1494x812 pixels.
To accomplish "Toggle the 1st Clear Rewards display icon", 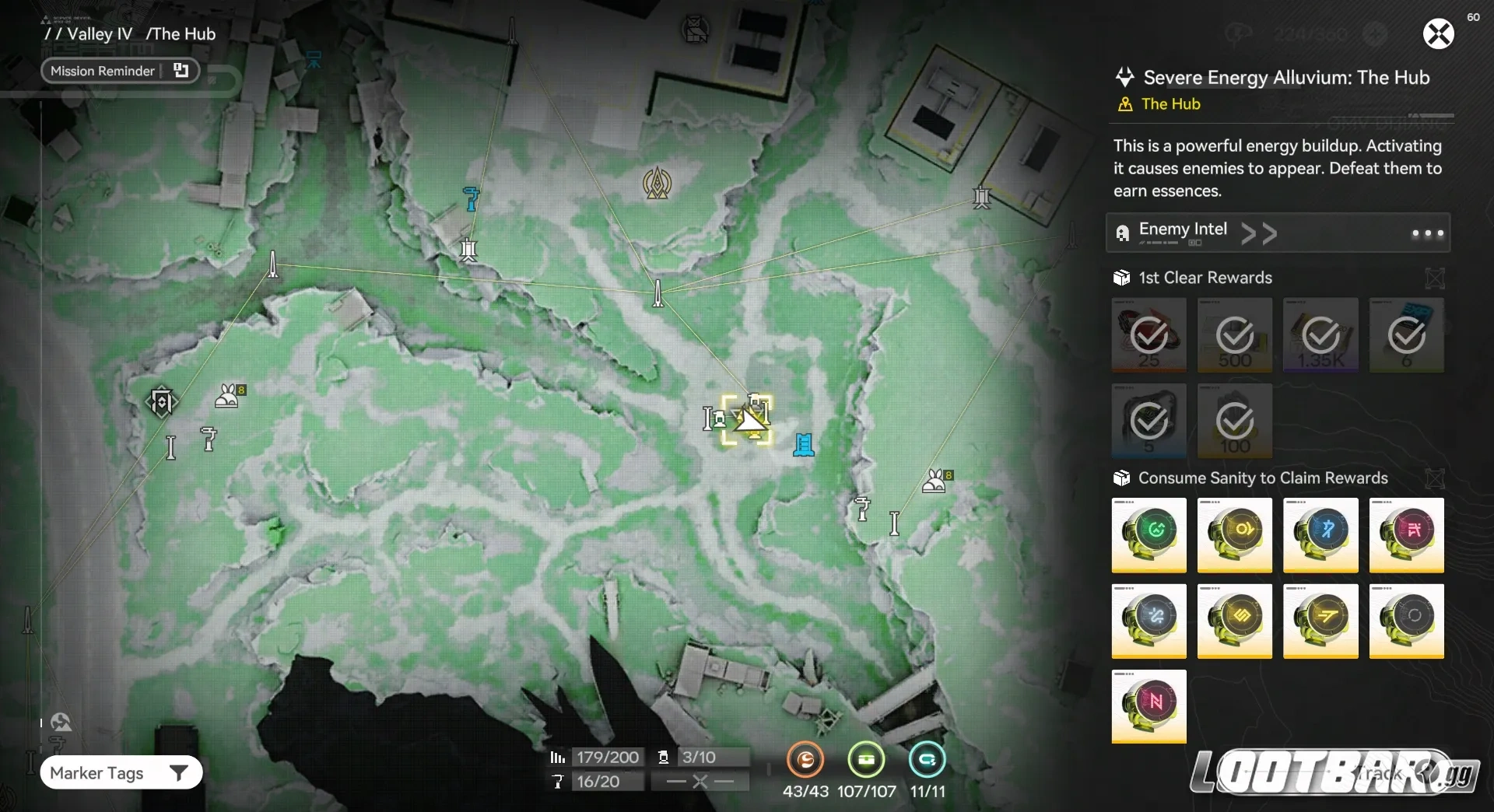I will coord(1434,278).
